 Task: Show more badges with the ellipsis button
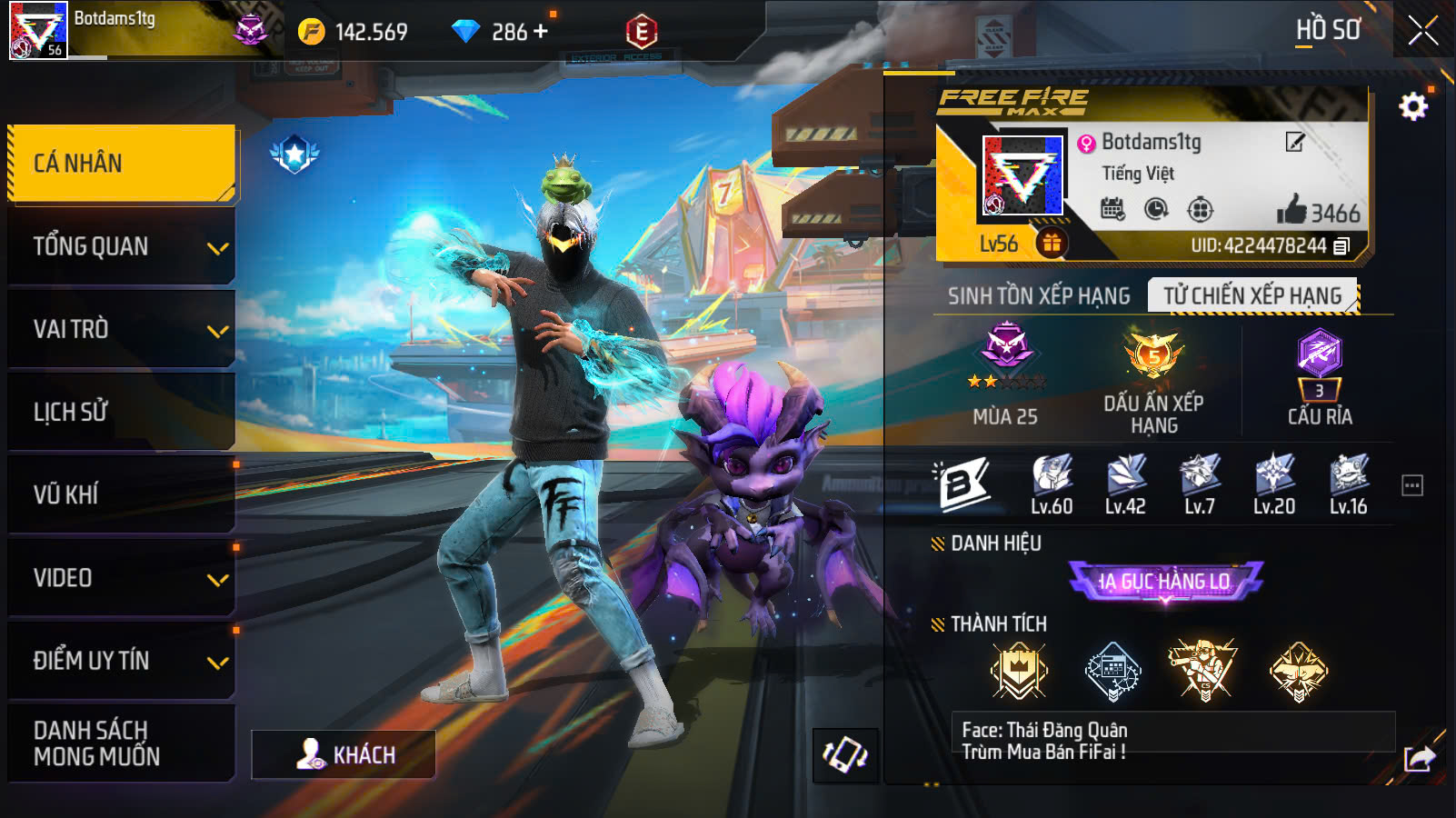point(1411,485)
